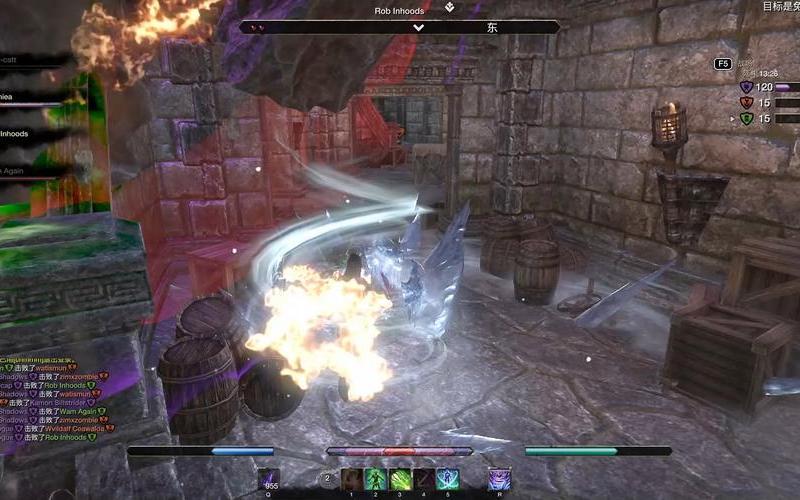Cast the blue glowing figure ability
Screen dimensions: 800x500
(x=447, y=479)
